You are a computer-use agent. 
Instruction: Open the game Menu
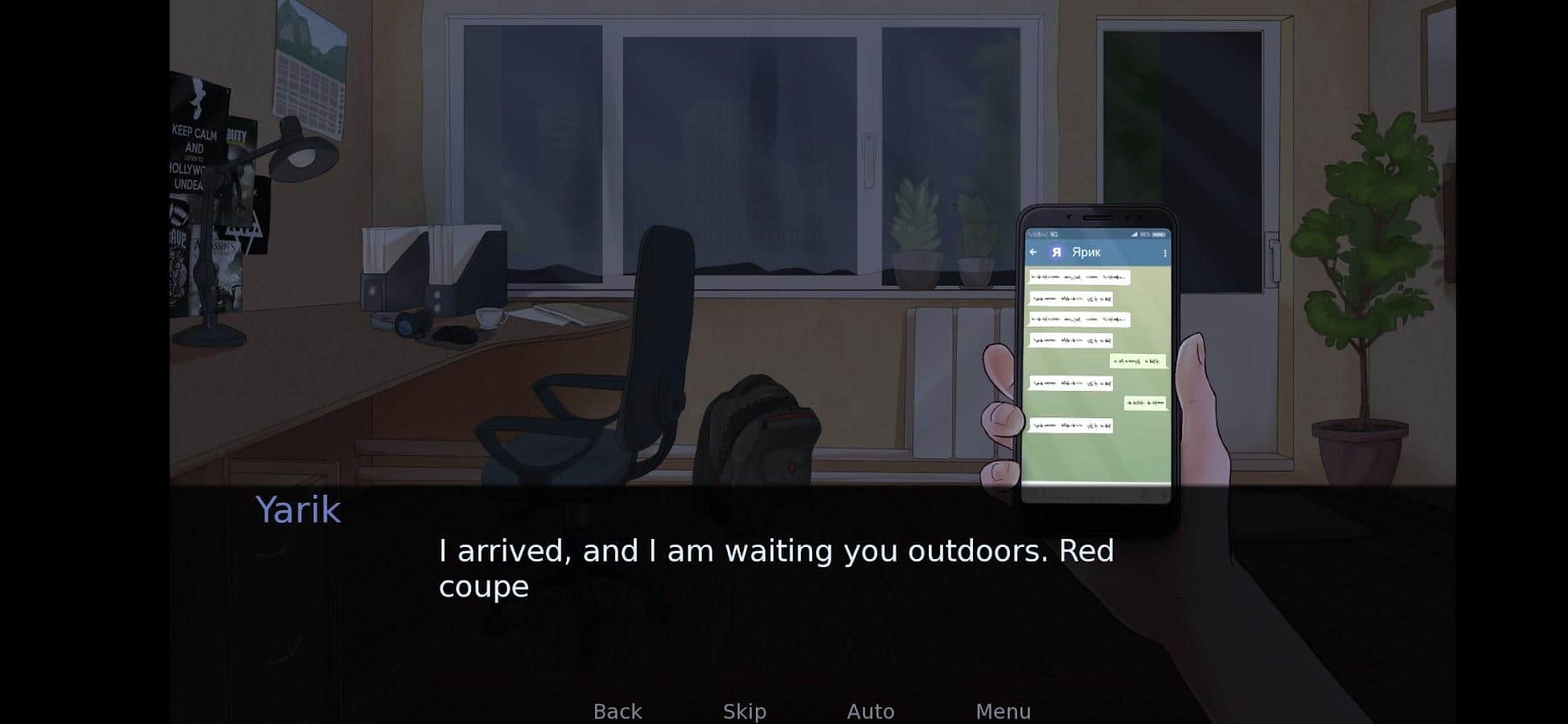[1004, 711]
